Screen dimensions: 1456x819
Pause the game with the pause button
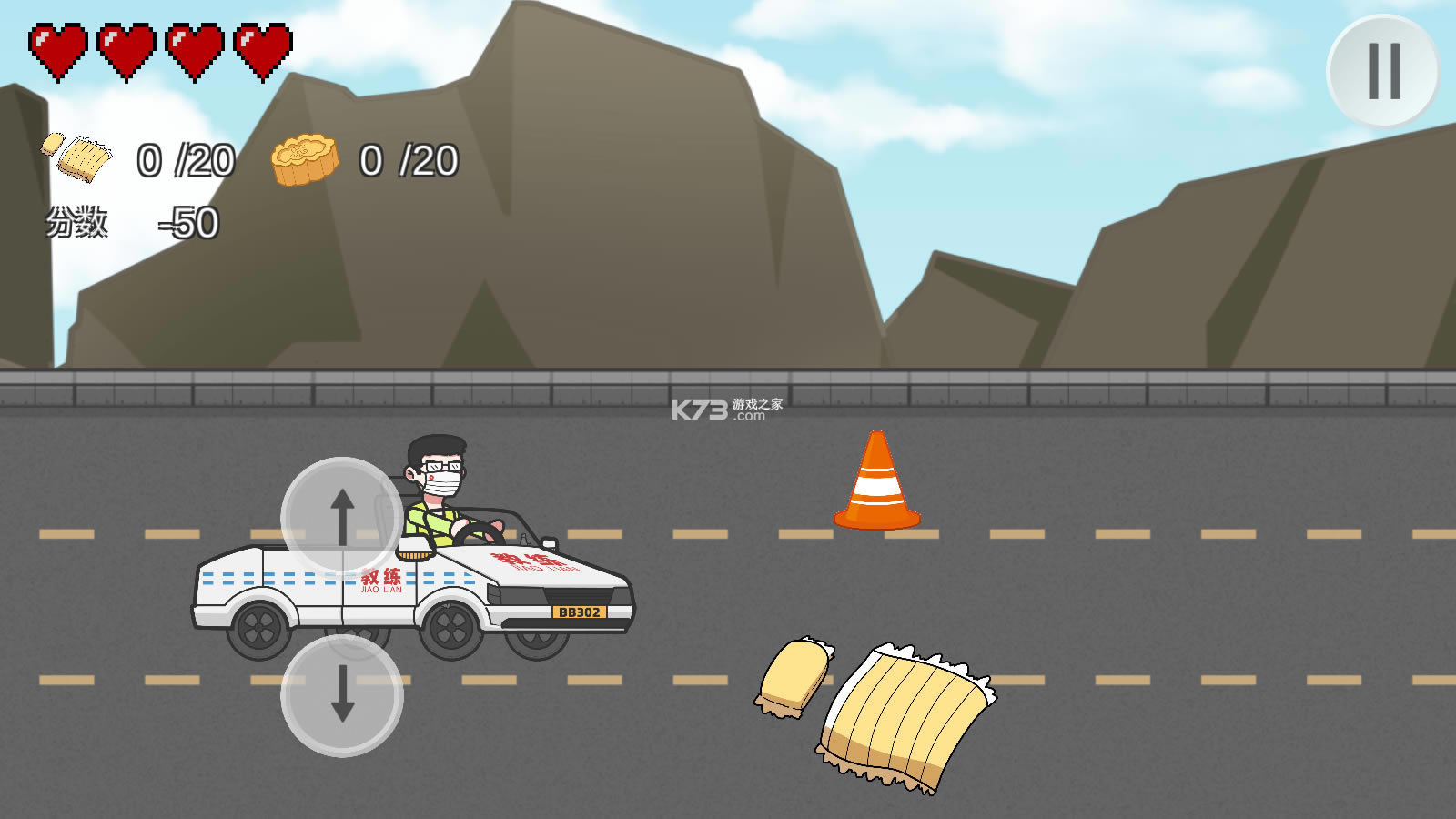[x=1383, y=71]
